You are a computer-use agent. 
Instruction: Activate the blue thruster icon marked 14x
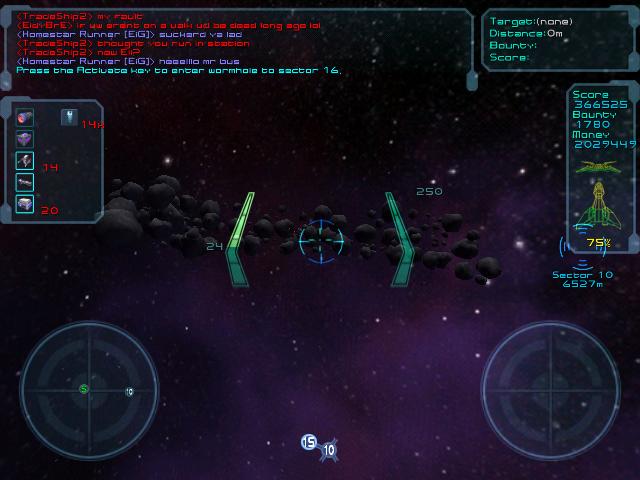[x=69, y=118]
